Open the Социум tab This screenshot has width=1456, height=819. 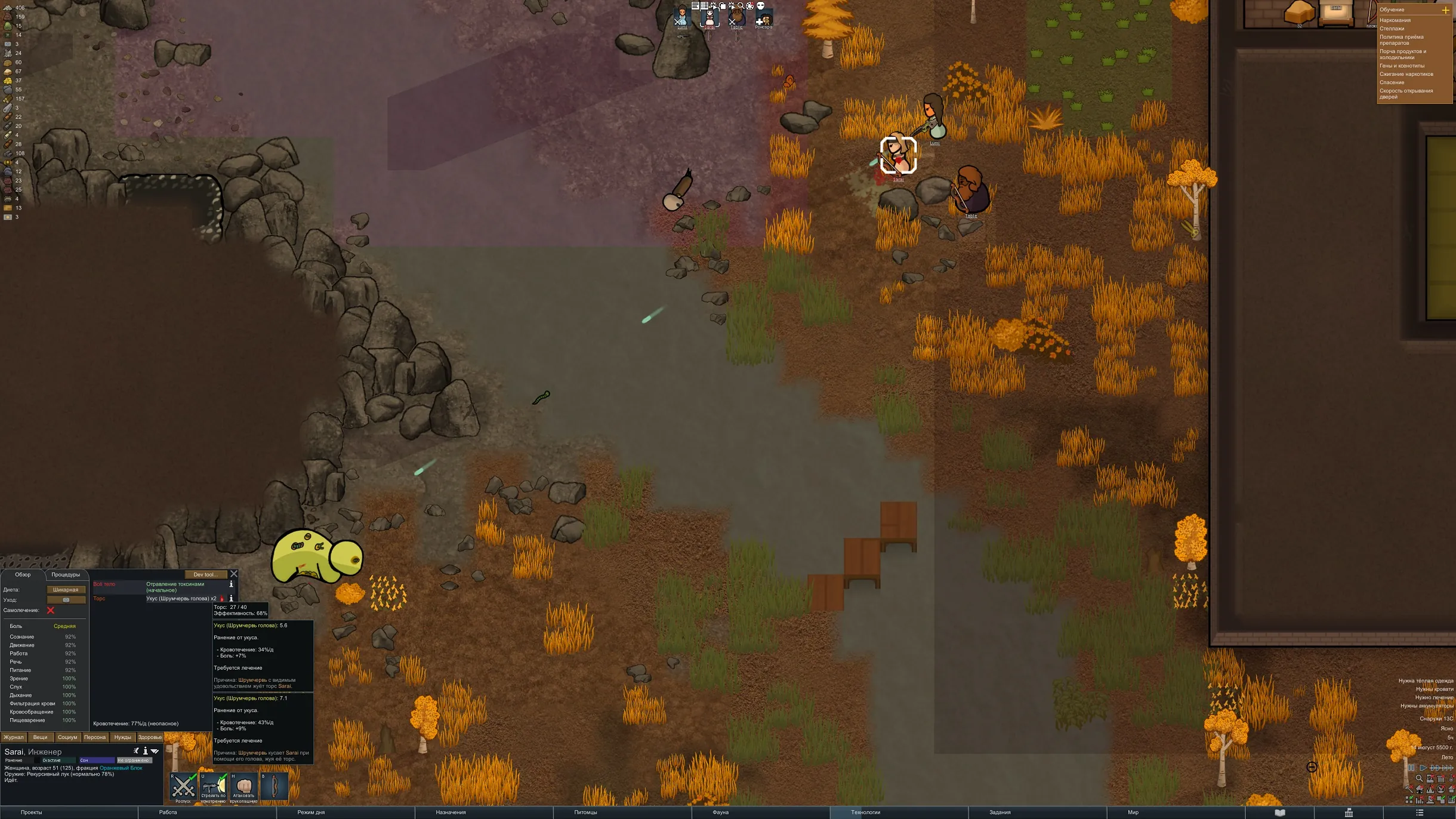click(67, 737)
